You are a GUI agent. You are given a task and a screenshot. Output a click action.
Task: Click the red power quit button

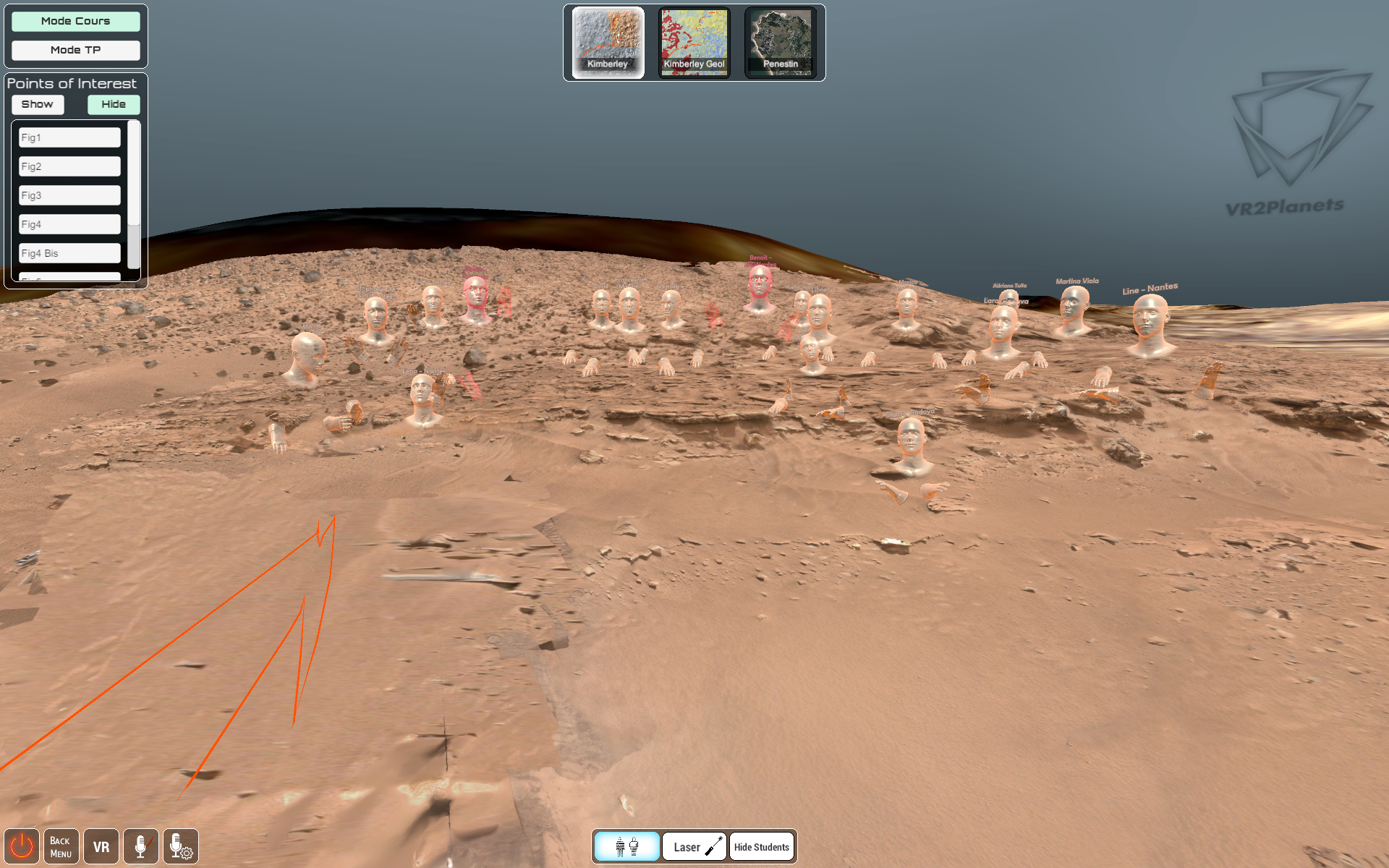pos(22,846)
